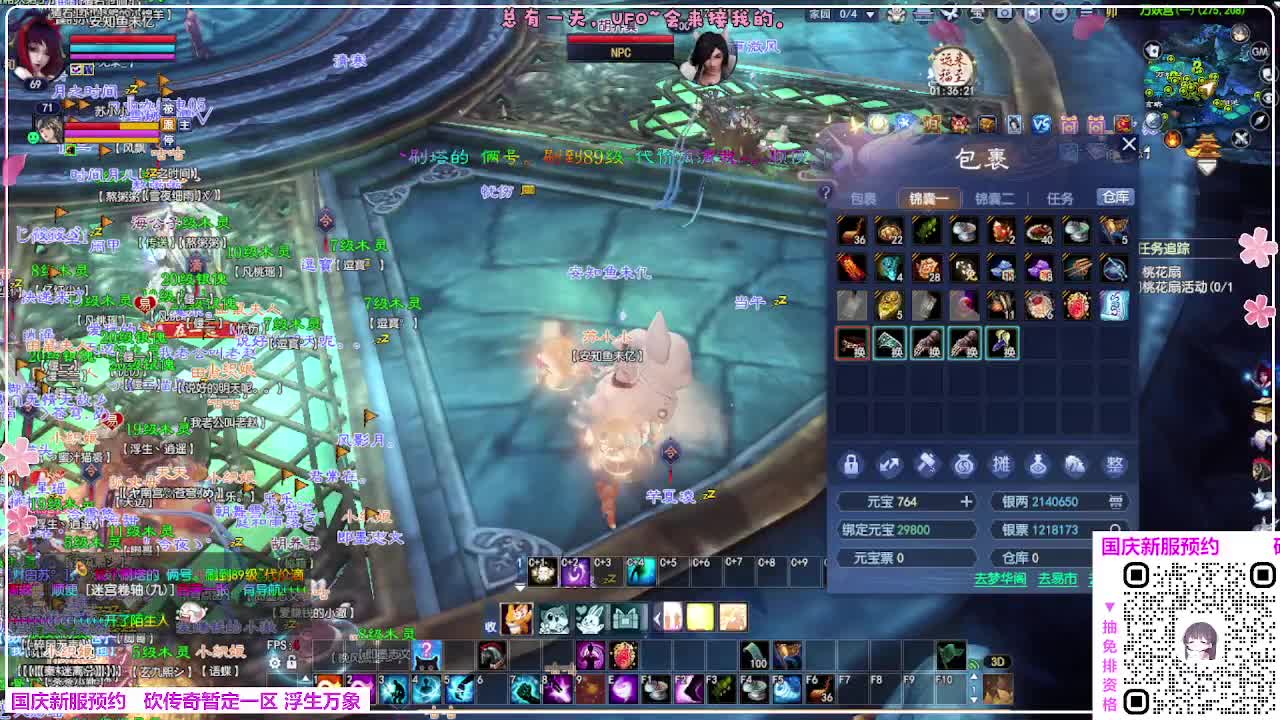
Task: Toggle the 3D view button near the hotbar
Action: (x=997, y=661)
